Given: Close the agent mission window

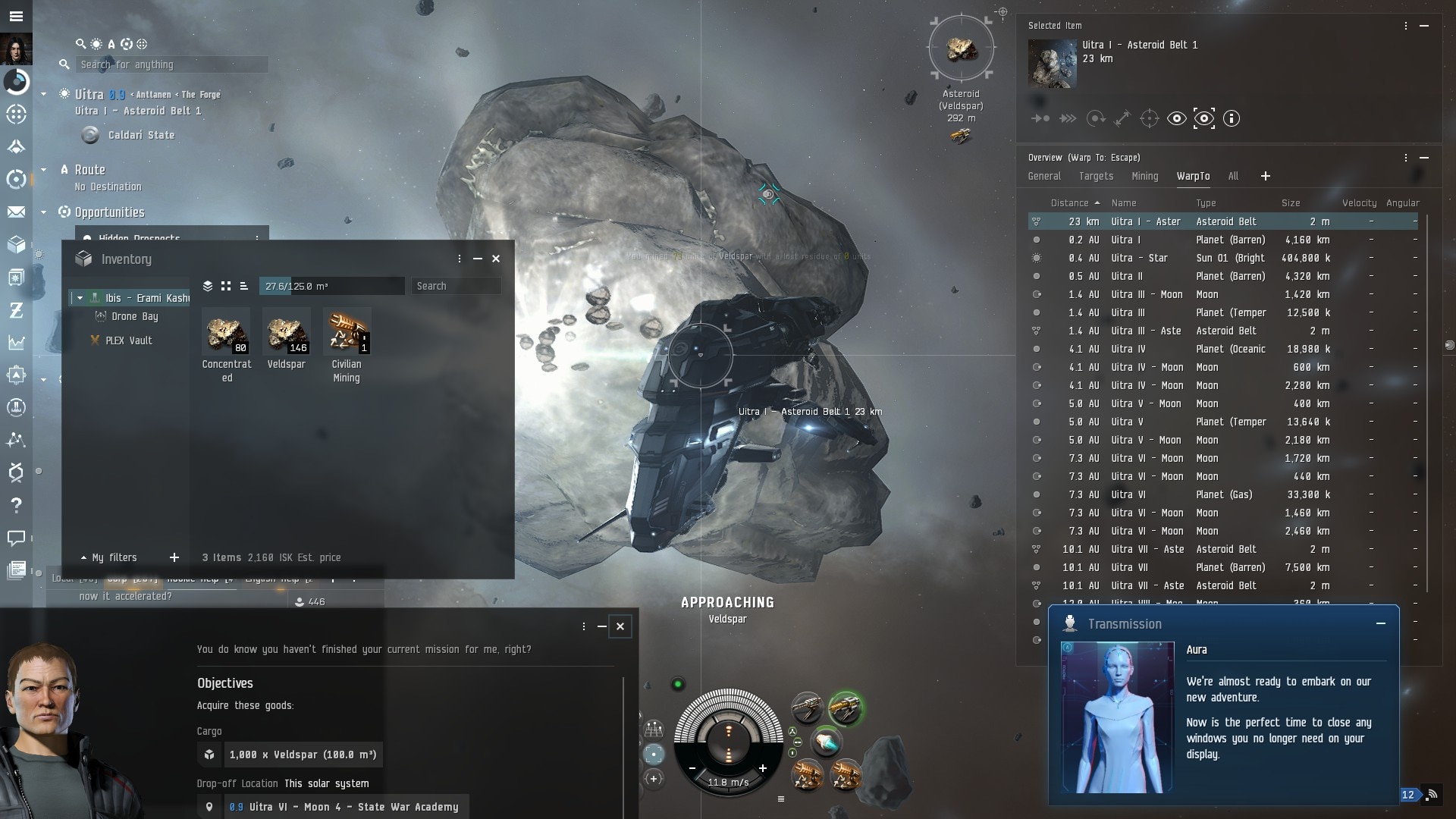Looking at the screenshot, I should click(x=620, y=626).
